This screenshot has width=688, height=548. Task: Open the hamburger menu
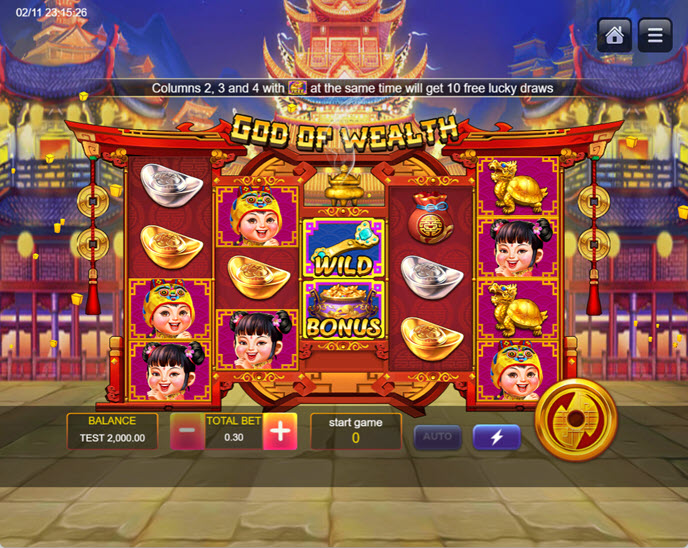tap(655, 35)
